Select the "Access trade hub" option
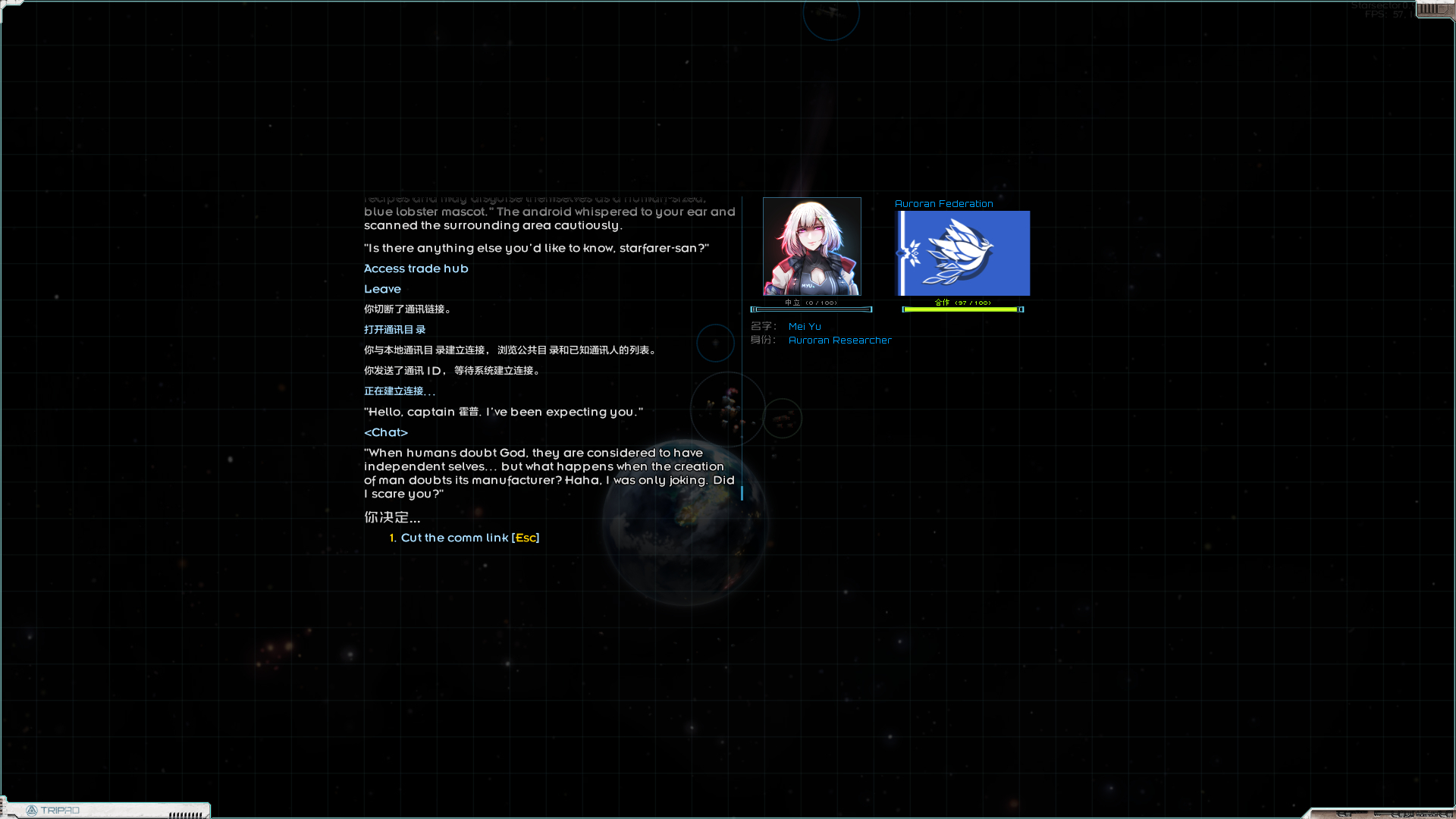The width and height of the screenshot is (1456, 819). pos(416,268)
